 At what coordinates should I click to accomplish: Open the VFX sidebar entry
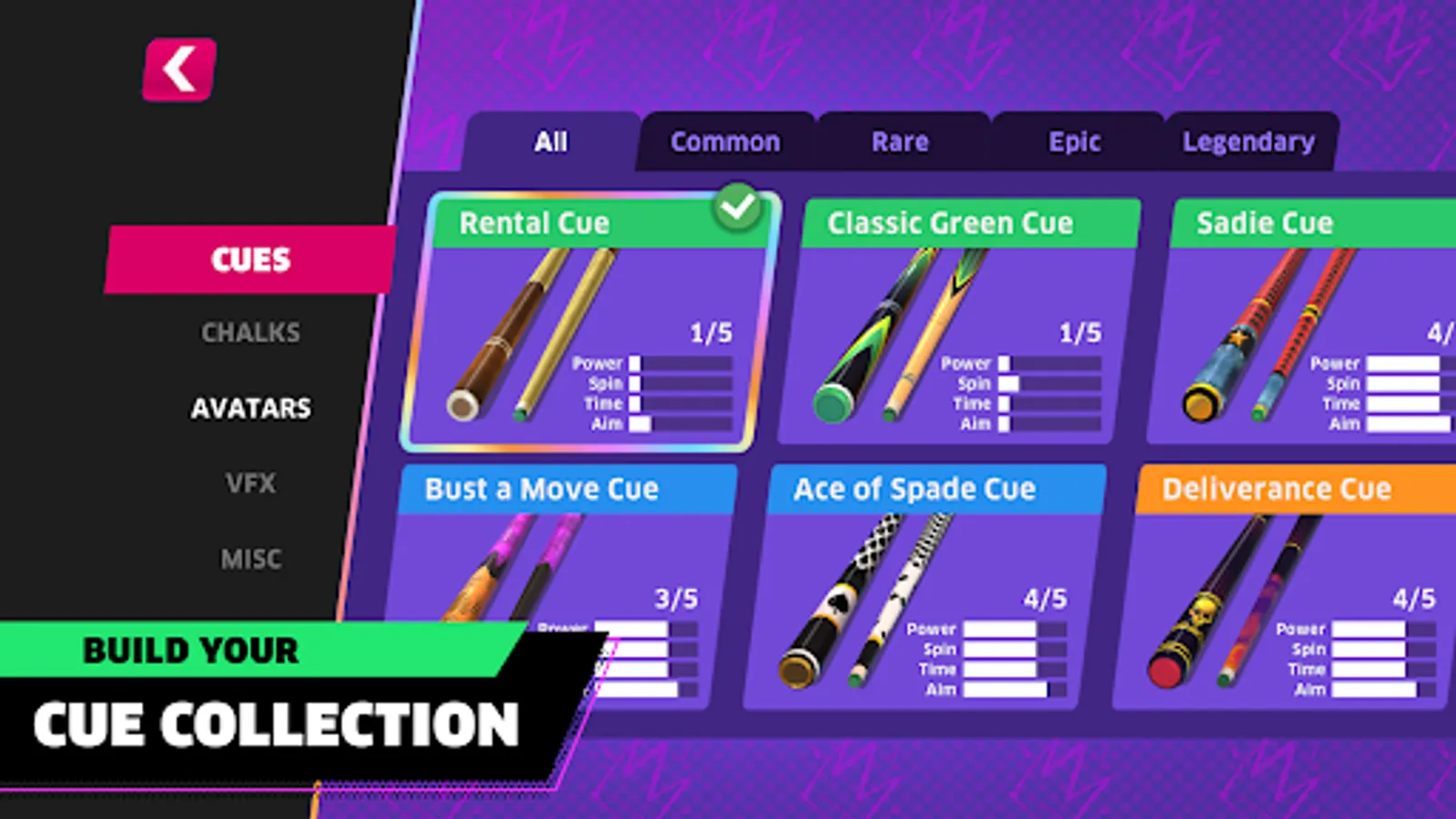pos(250,483)
